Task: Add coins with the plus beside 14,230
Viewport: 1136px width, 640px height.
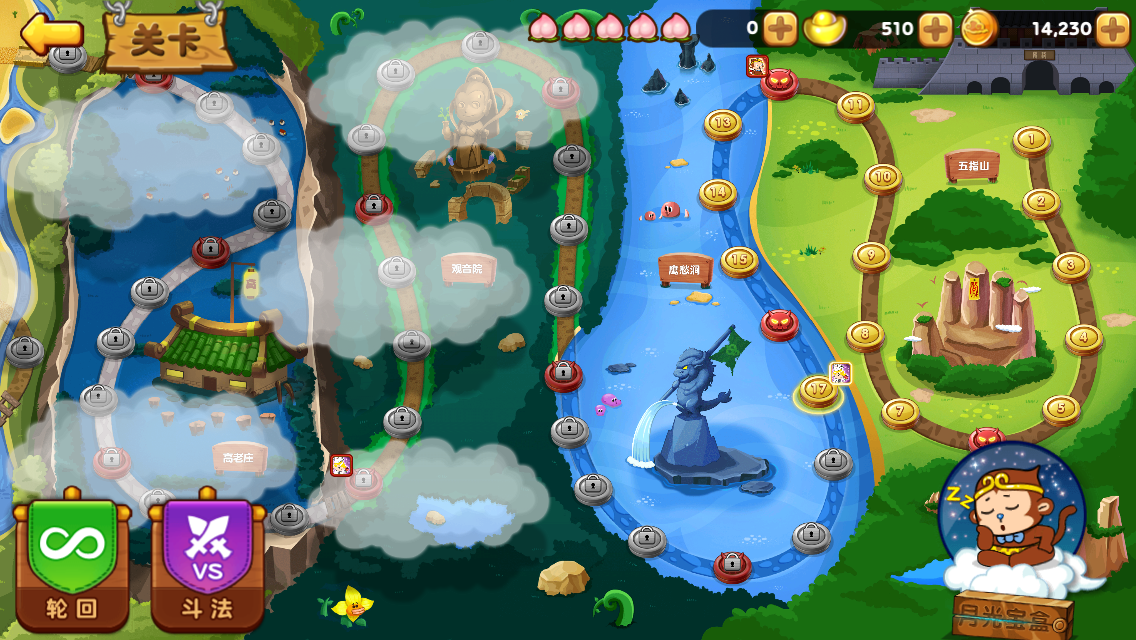Action: pyautogui.click(x=1113, y=29)
